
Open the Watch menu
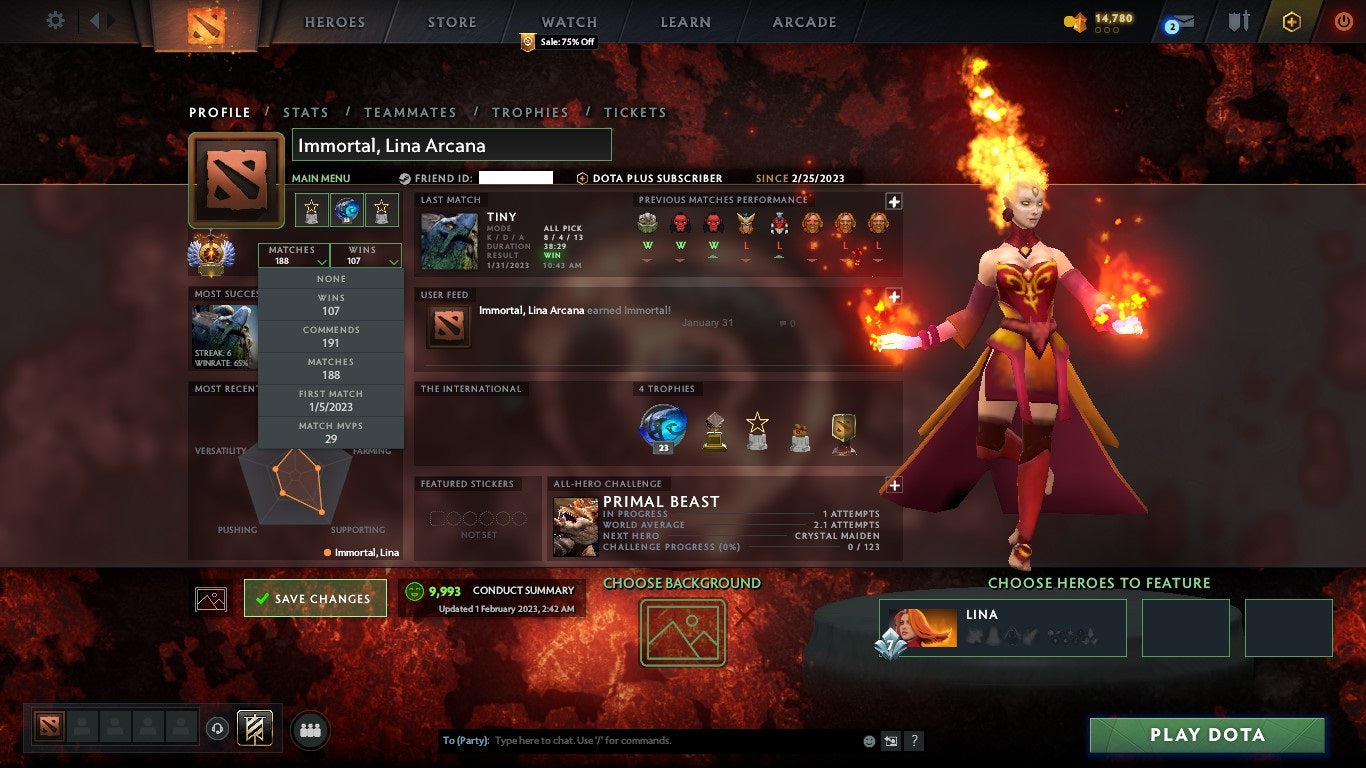coord(568,21)
